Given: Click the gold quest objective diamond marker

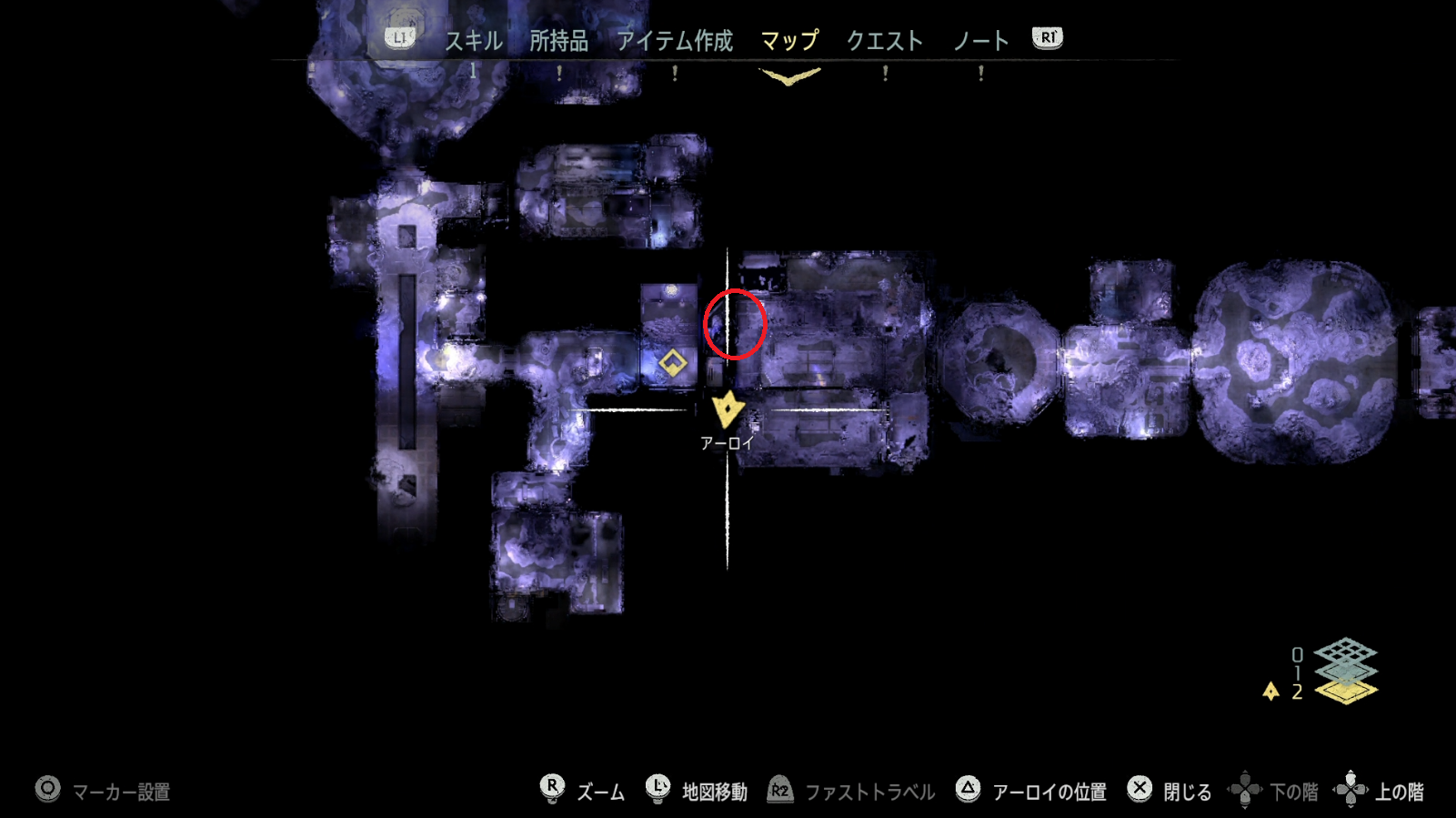Looking at the screenshot, I should coord(672,364).
